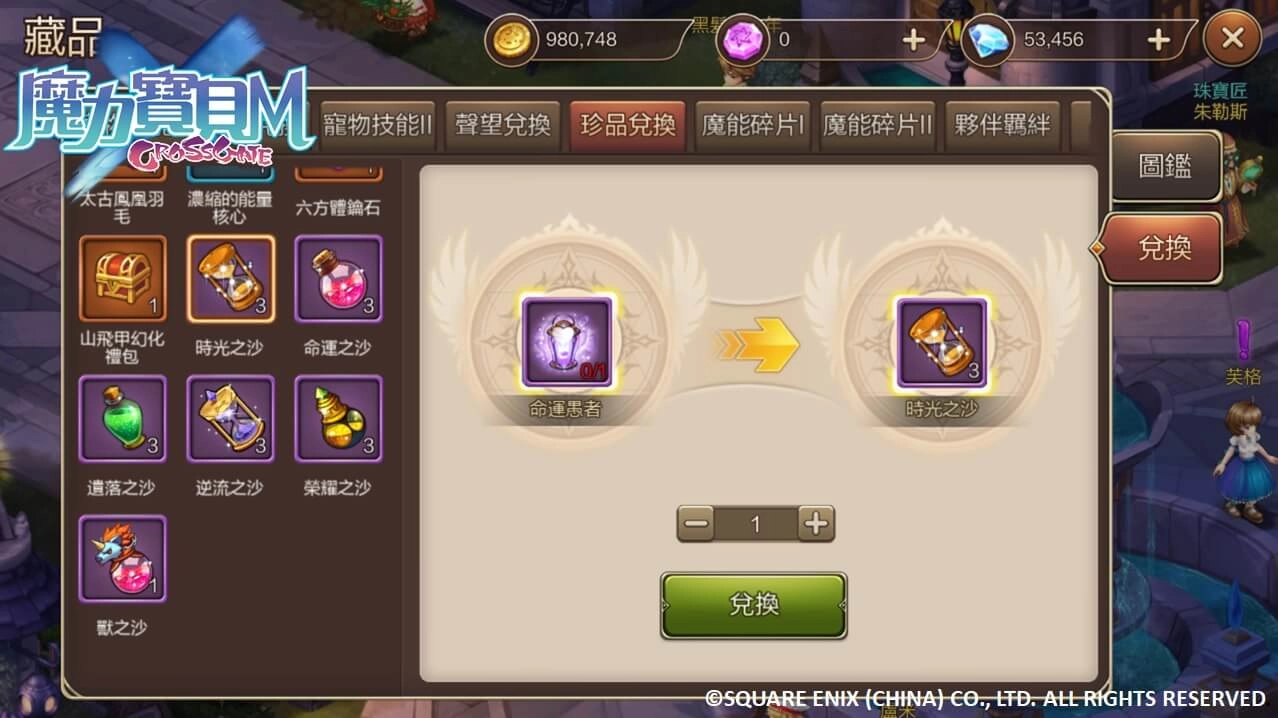The width and height of the screenshot is (1278, 718).
Task: Choose the 逆流之沙 hourglass item
Action: pyautogui.click(x=231, y=419)
